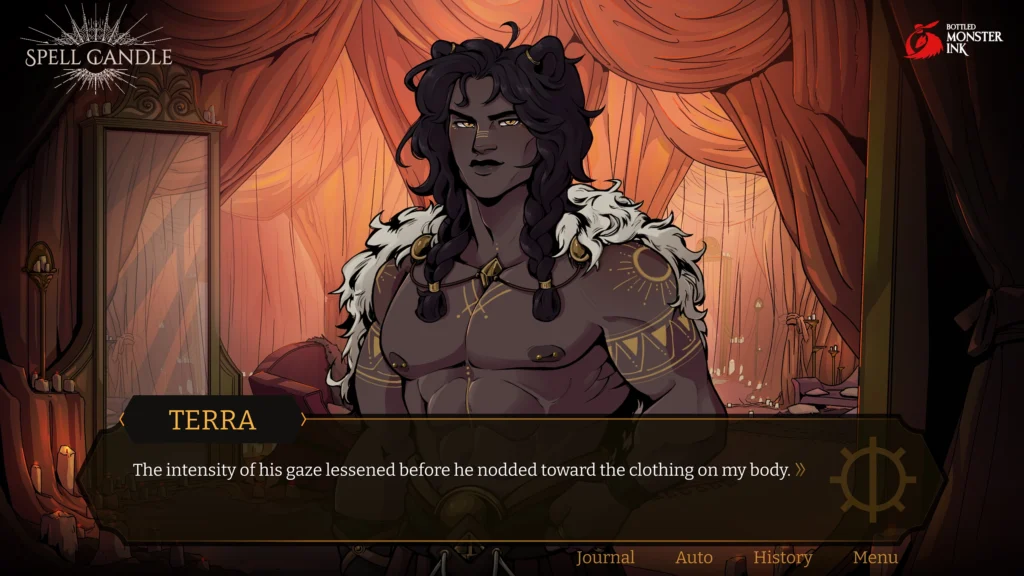Open the Journal
Screen dimensions: 1024x576
click(x=605, y=558)
